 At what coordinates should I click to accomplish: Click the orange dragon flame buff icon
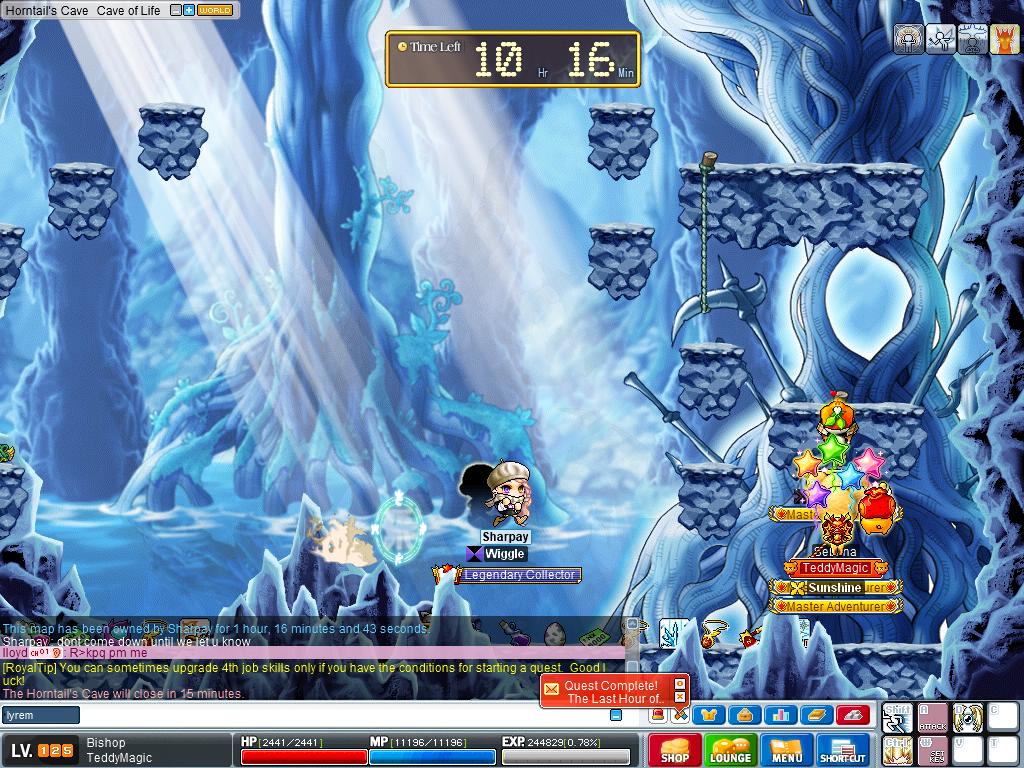1004,39
